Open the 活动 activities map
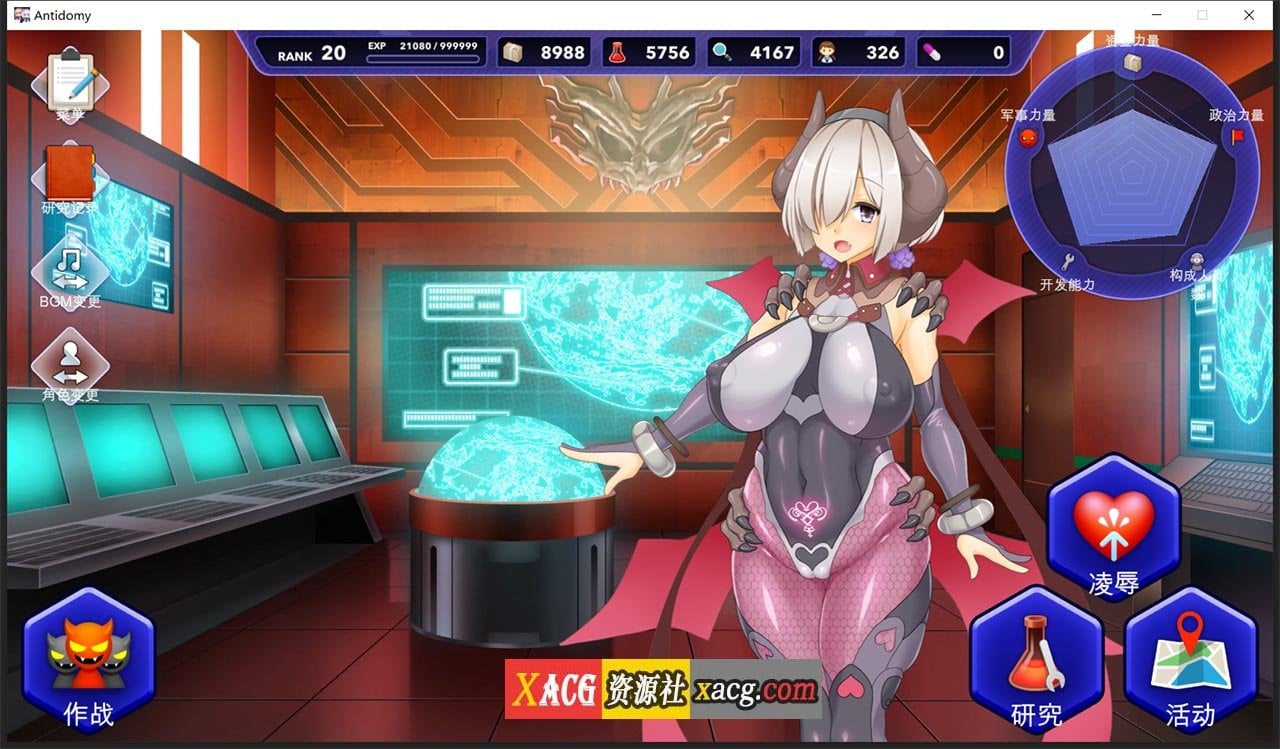This screenshot has width=1280, height=749. (x=1190, y=665)
